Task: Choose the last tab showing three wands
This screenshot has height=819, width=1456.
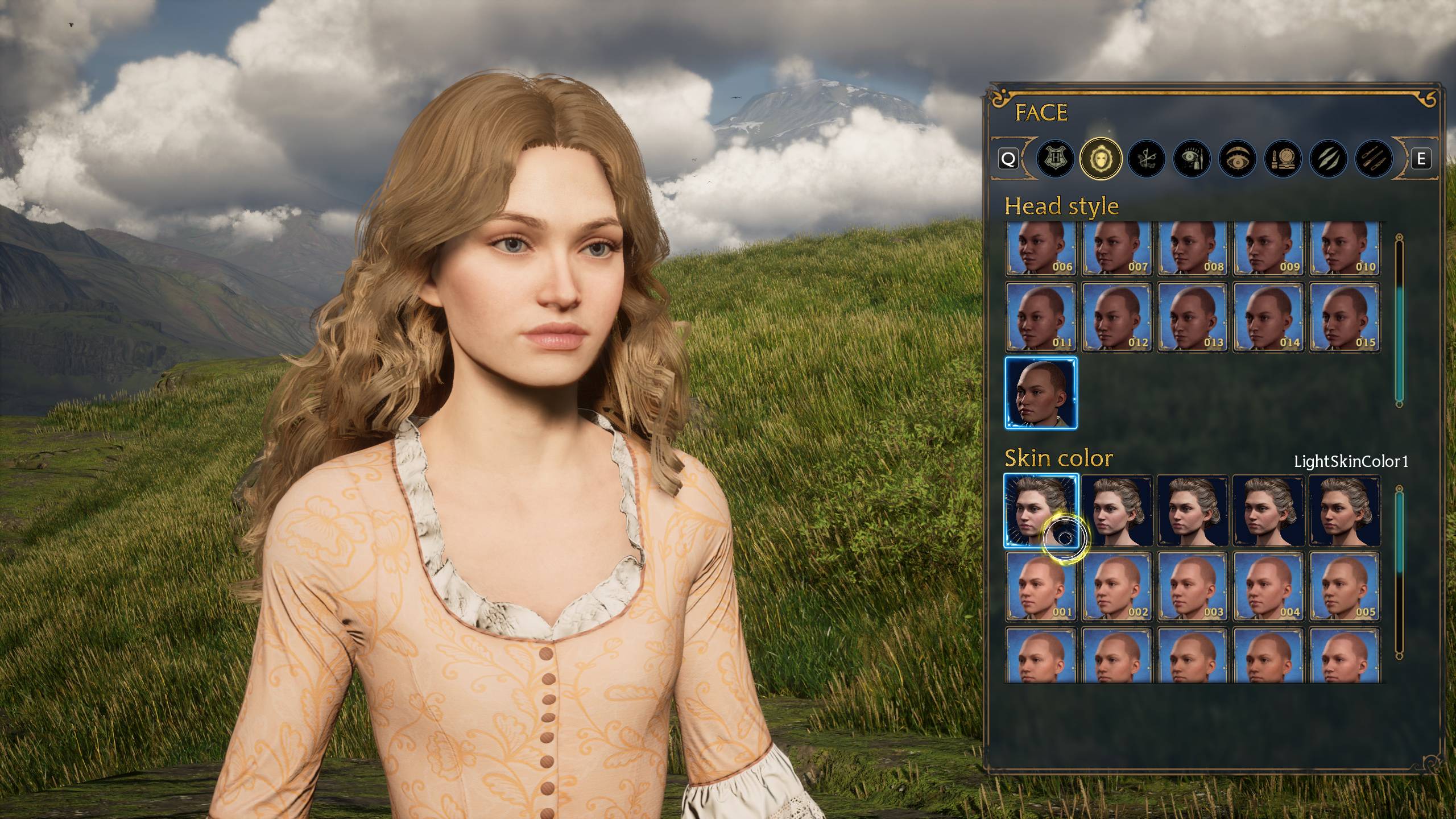Action: [x=1374, y=159]
